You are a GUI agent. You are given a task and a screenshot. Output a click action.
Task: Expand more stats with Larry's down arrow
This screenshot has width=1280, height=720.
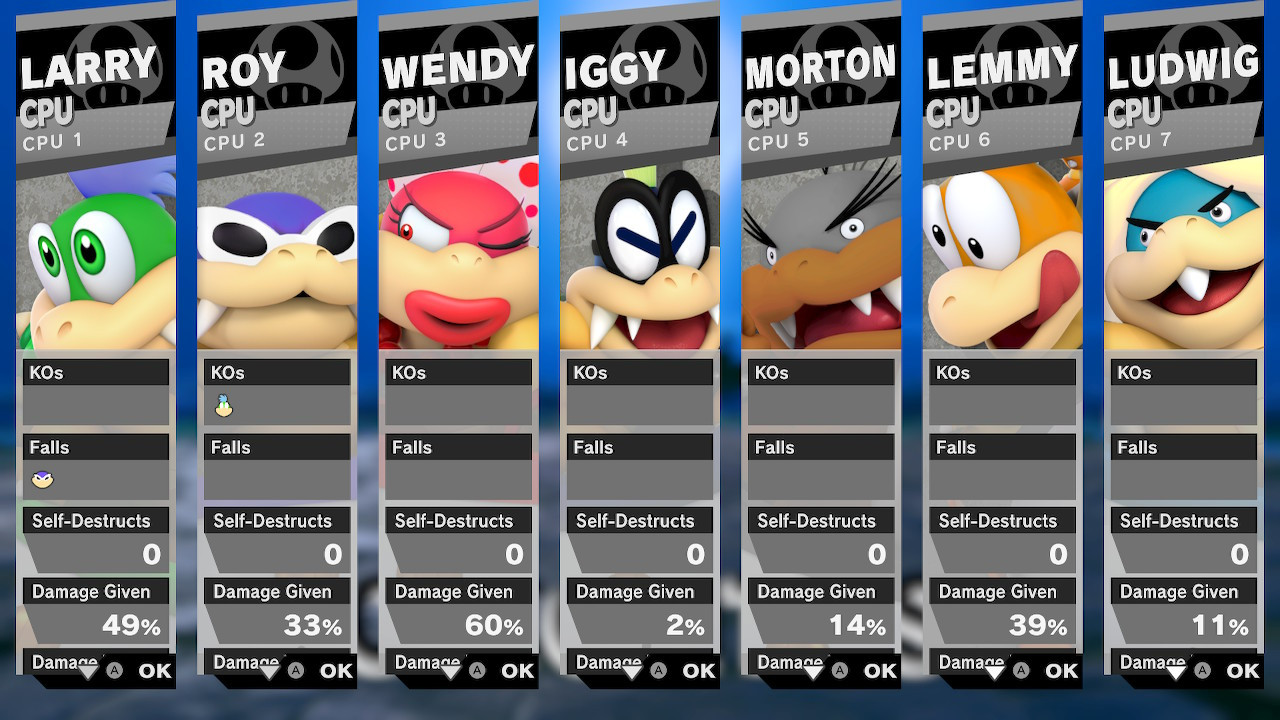click(88, 671)
